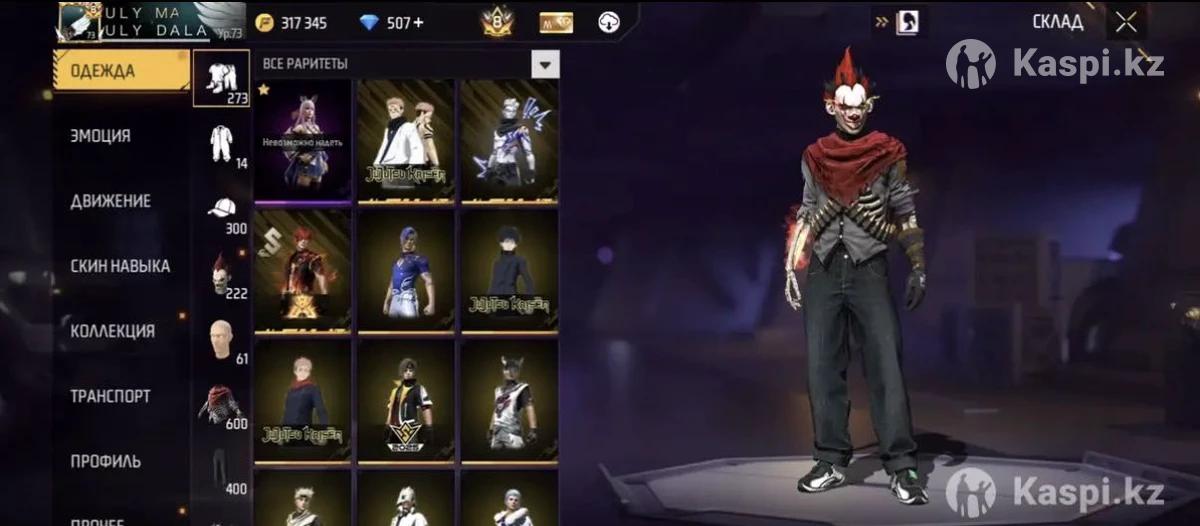Open the player avatar profile
The height and width of the screenshot is (526, 1200).
pyautogui.click(x=78, y=22)
